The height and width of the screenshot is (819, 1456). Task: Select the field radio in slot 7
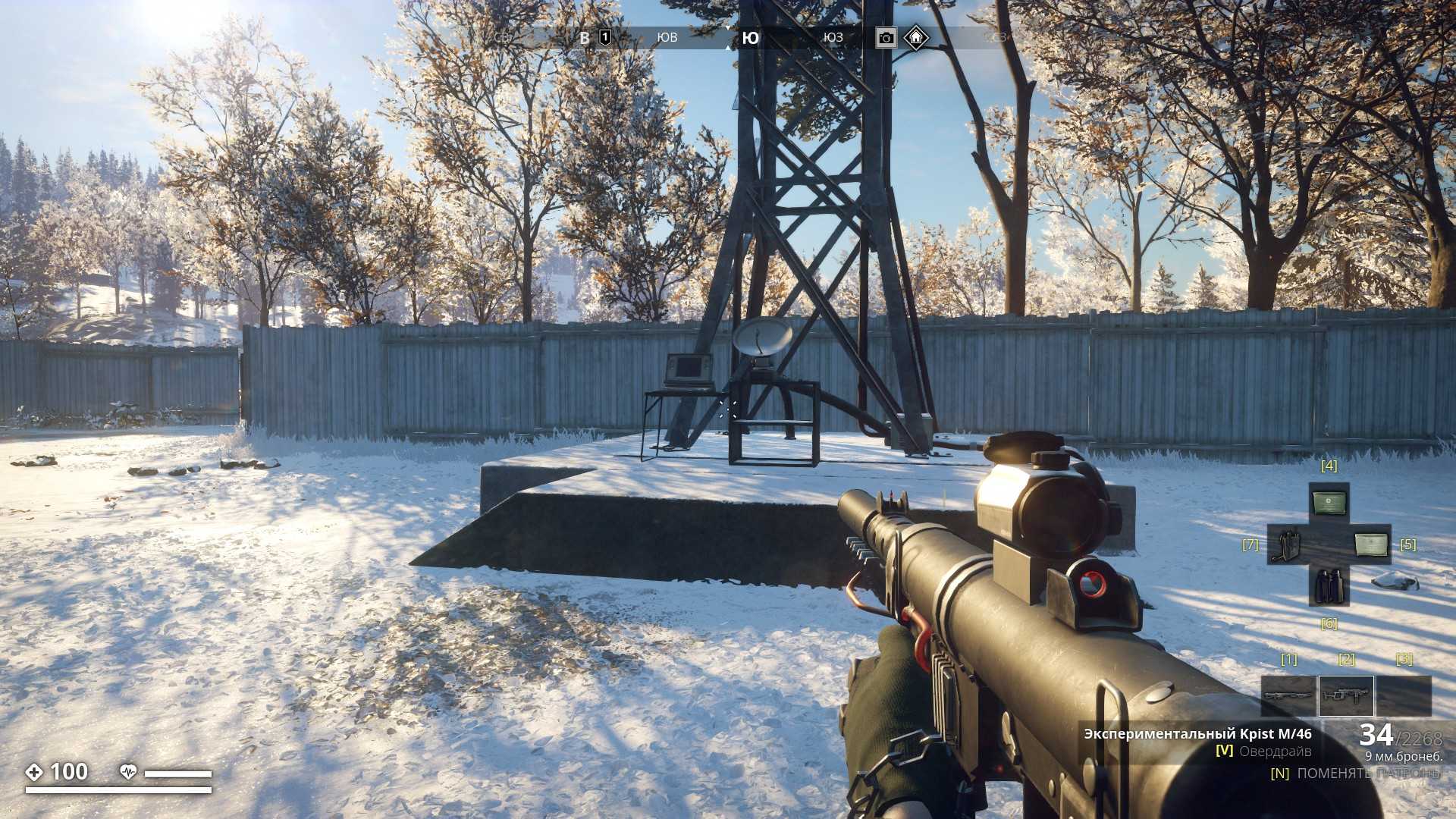[1287, 544]
